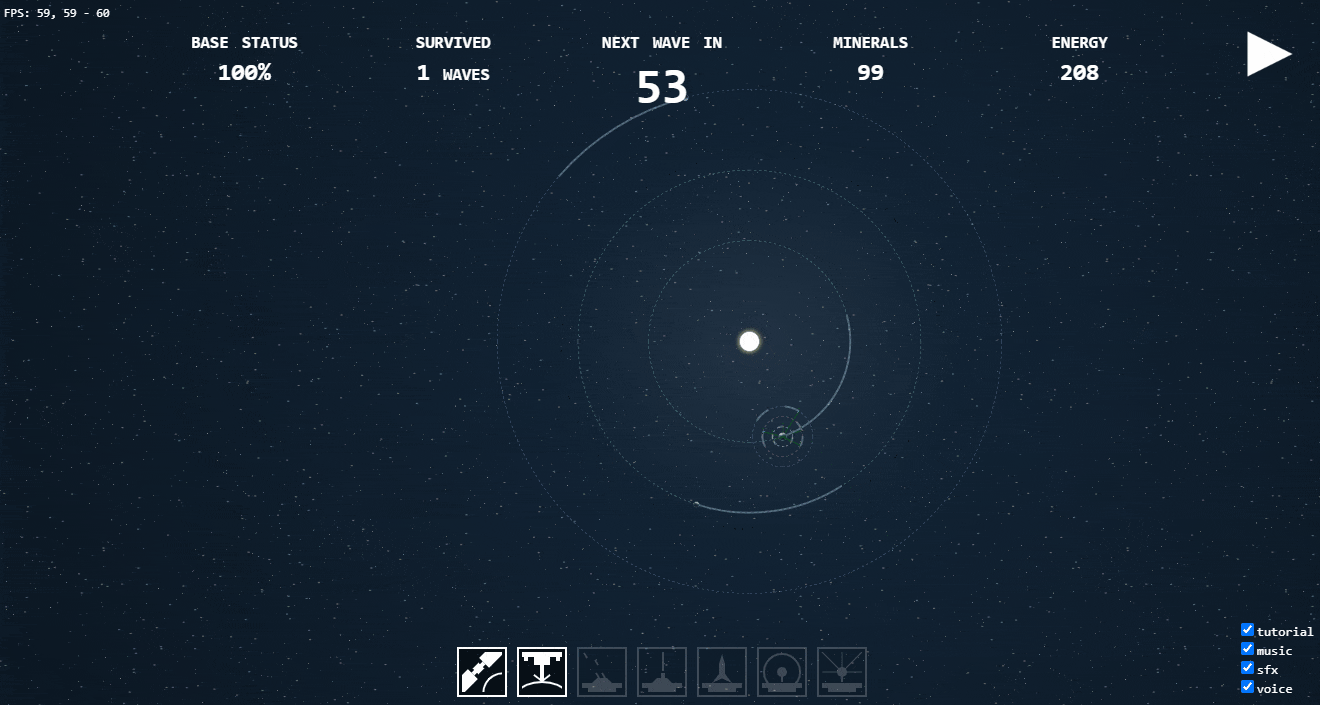This screenshot has width=1320, height=705.
Task: Choose the missile launcher build icon
Action: pos(722,672)
